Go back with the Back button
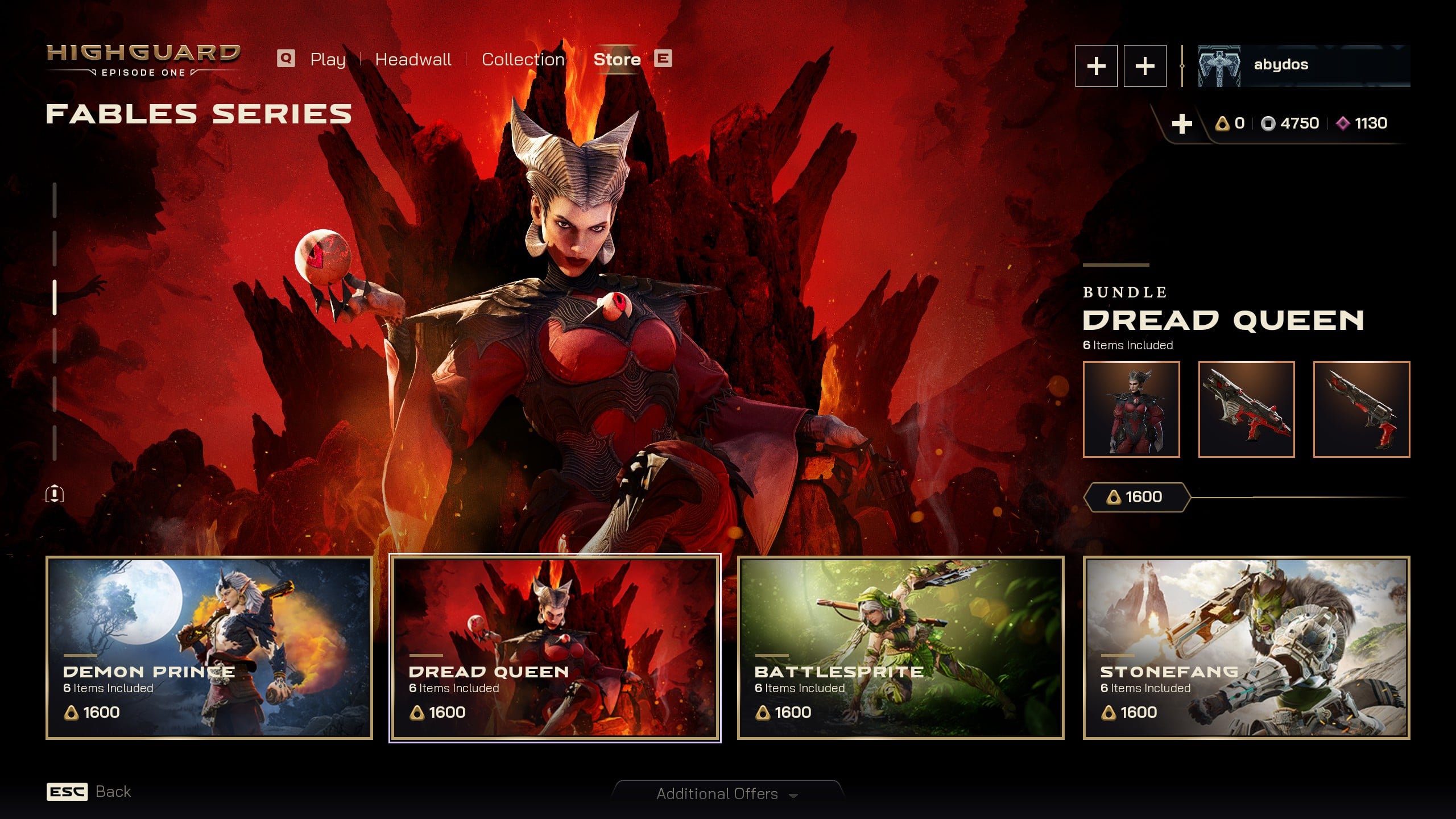The height and width of the screenshot is (819, 1456). (x=89, y=792)
